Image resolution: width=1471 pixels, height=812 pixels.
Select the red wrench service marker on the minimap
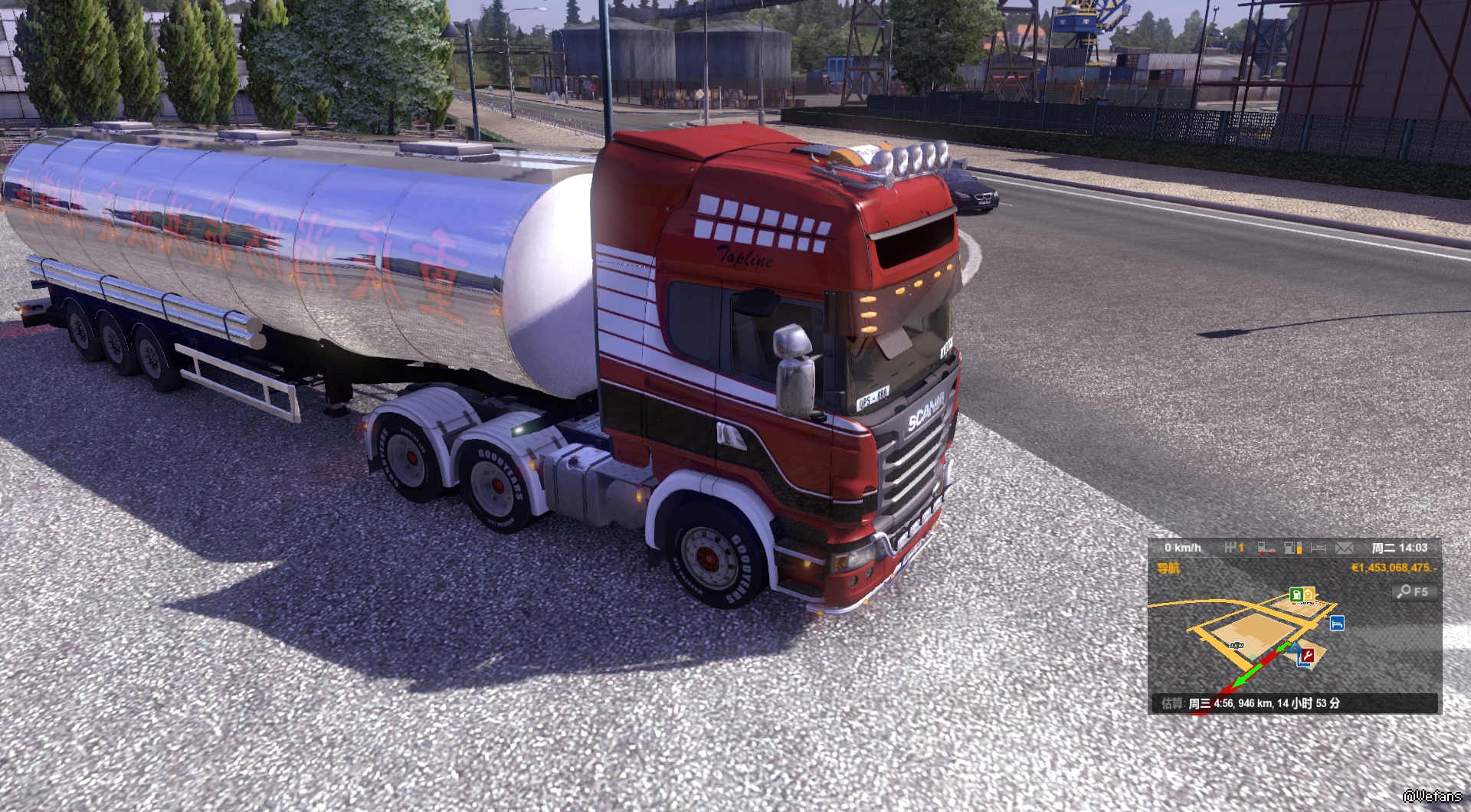coord(1308,656)
